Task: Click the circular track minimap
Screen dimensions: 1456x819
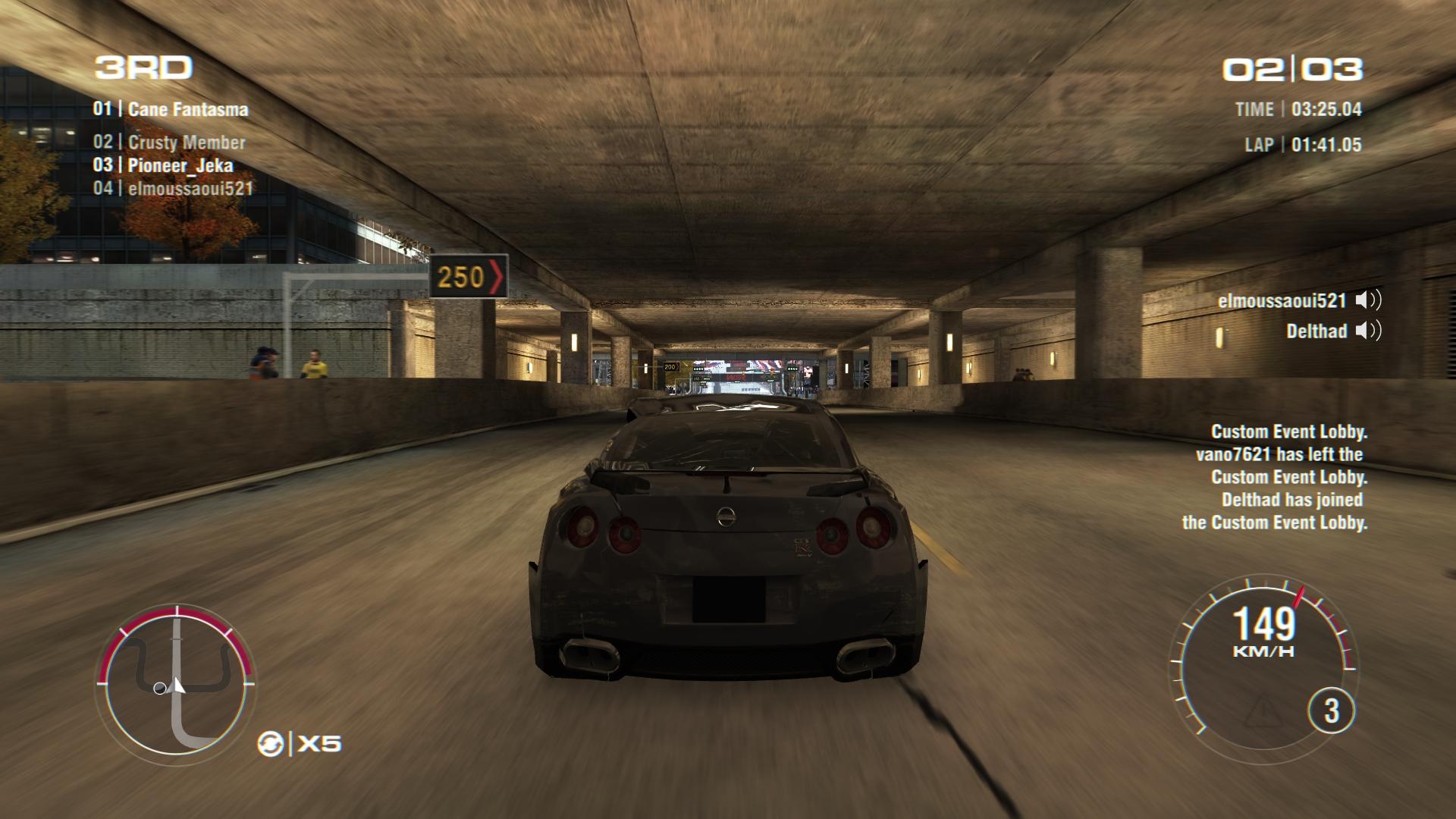Action: (177, 681)
